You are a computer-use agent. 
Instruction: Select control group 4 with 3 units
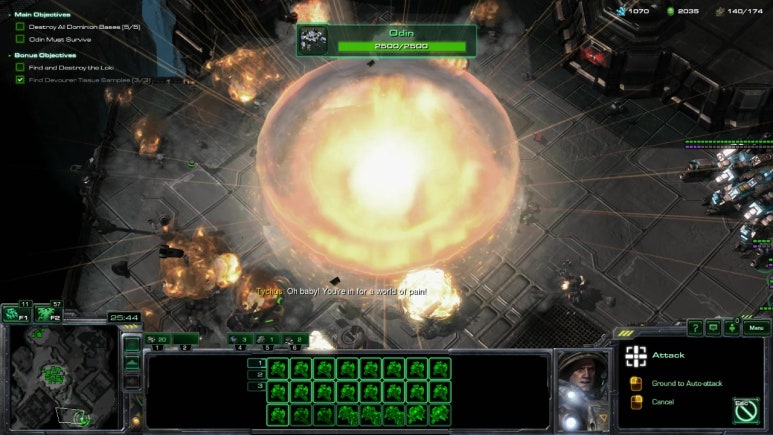[x=241, y=340]
